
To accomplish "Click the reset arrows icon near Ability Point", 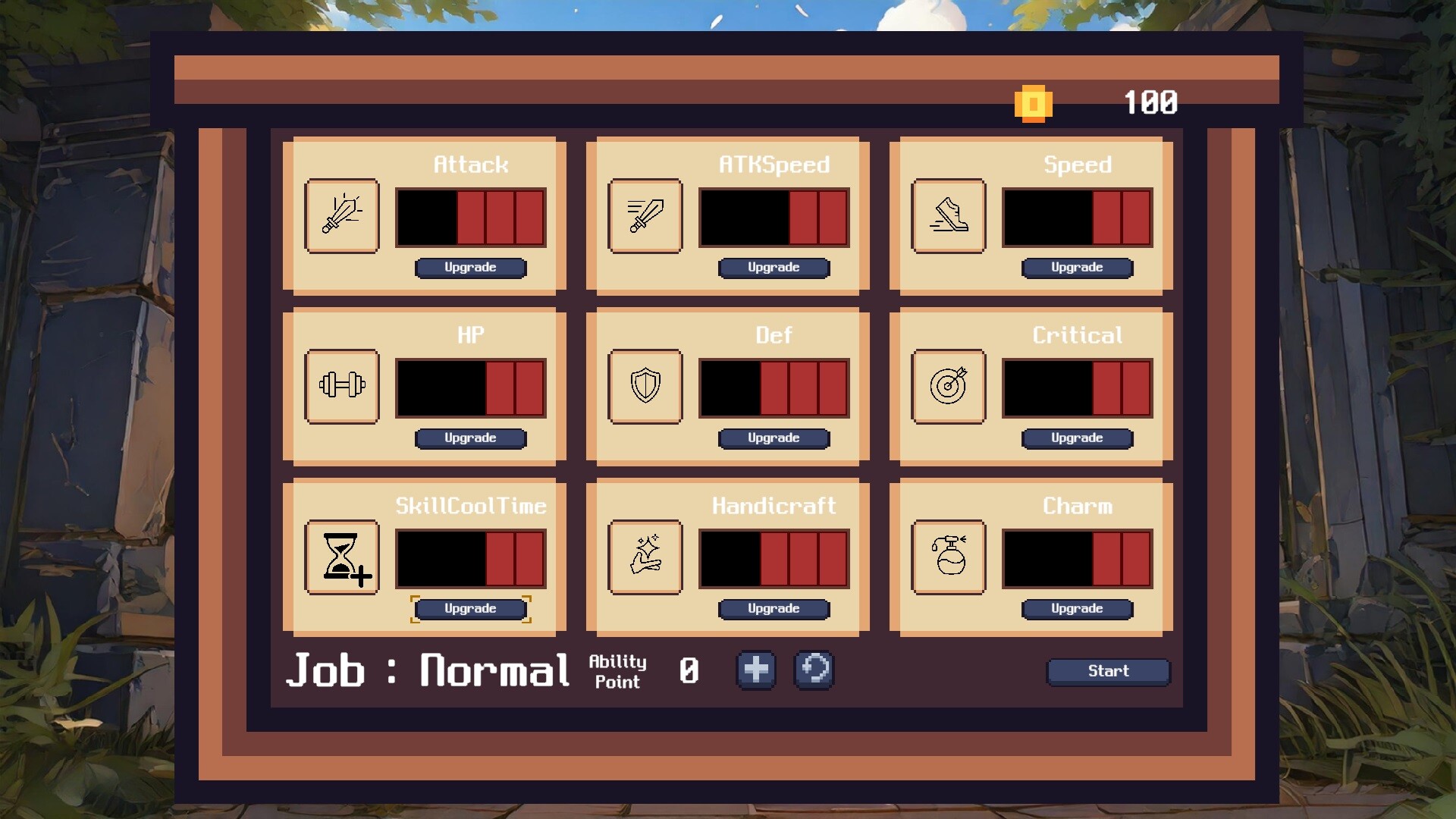I will (814, 670).
